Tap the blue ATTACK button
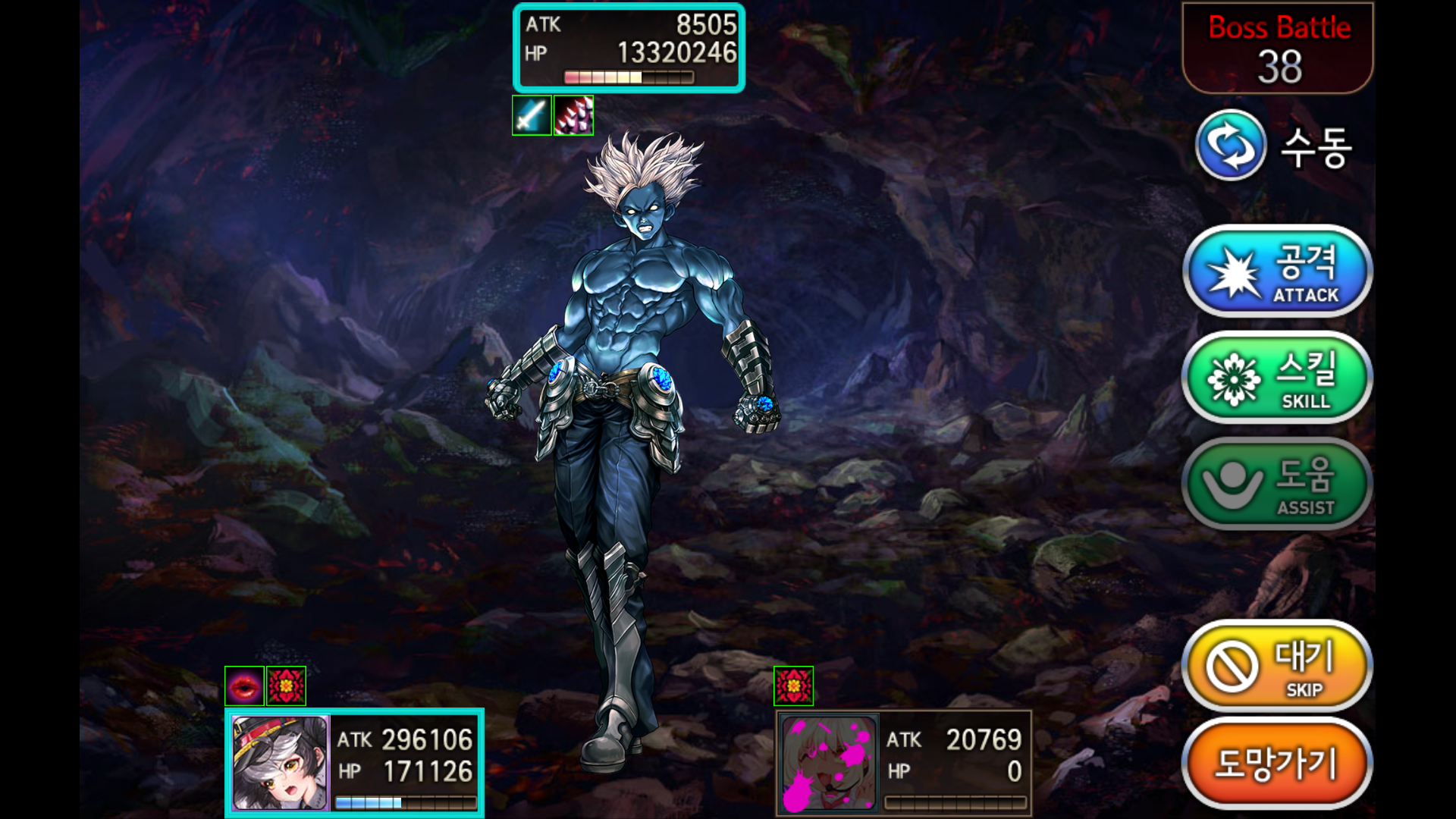The image size is (1456, 819). tap(1277, 271)
